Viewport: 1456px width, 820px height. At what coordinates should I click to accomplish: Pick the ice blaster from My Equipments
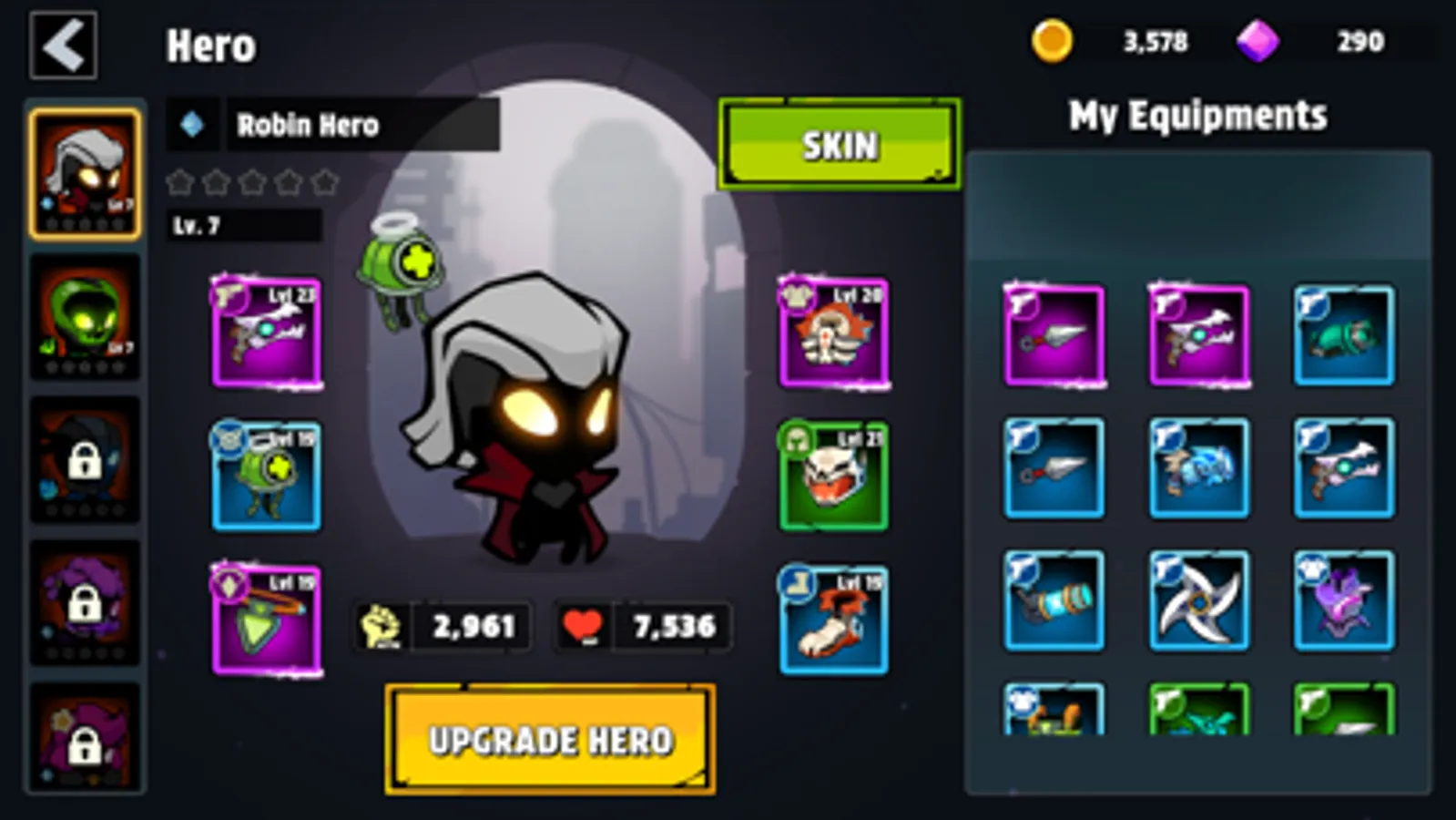(x=1199, y=467)
